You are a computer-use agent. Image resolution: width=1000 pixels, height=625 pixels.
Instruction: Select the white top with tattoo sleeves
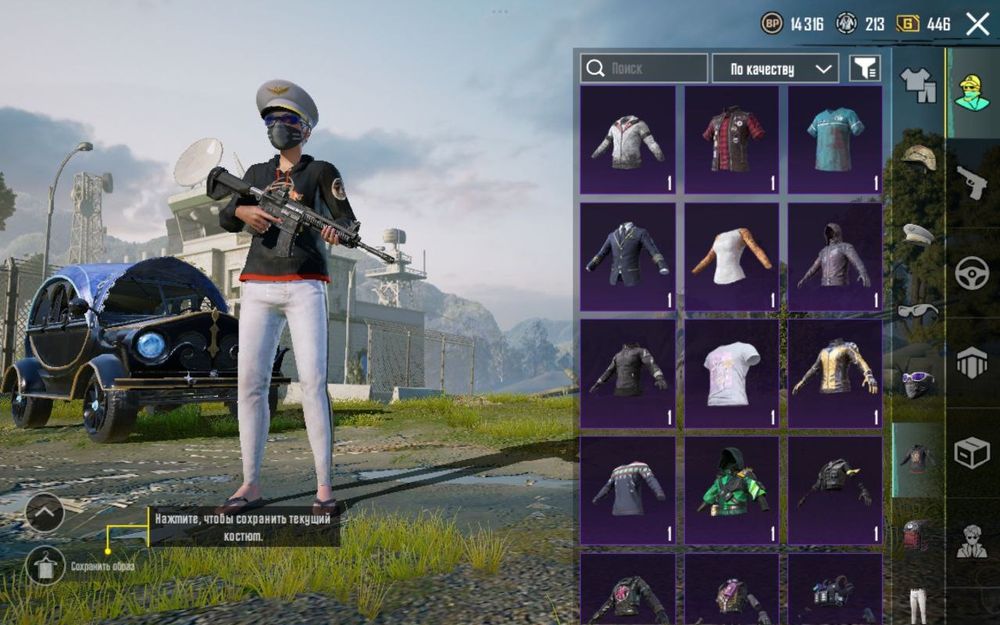pos(732,256)
